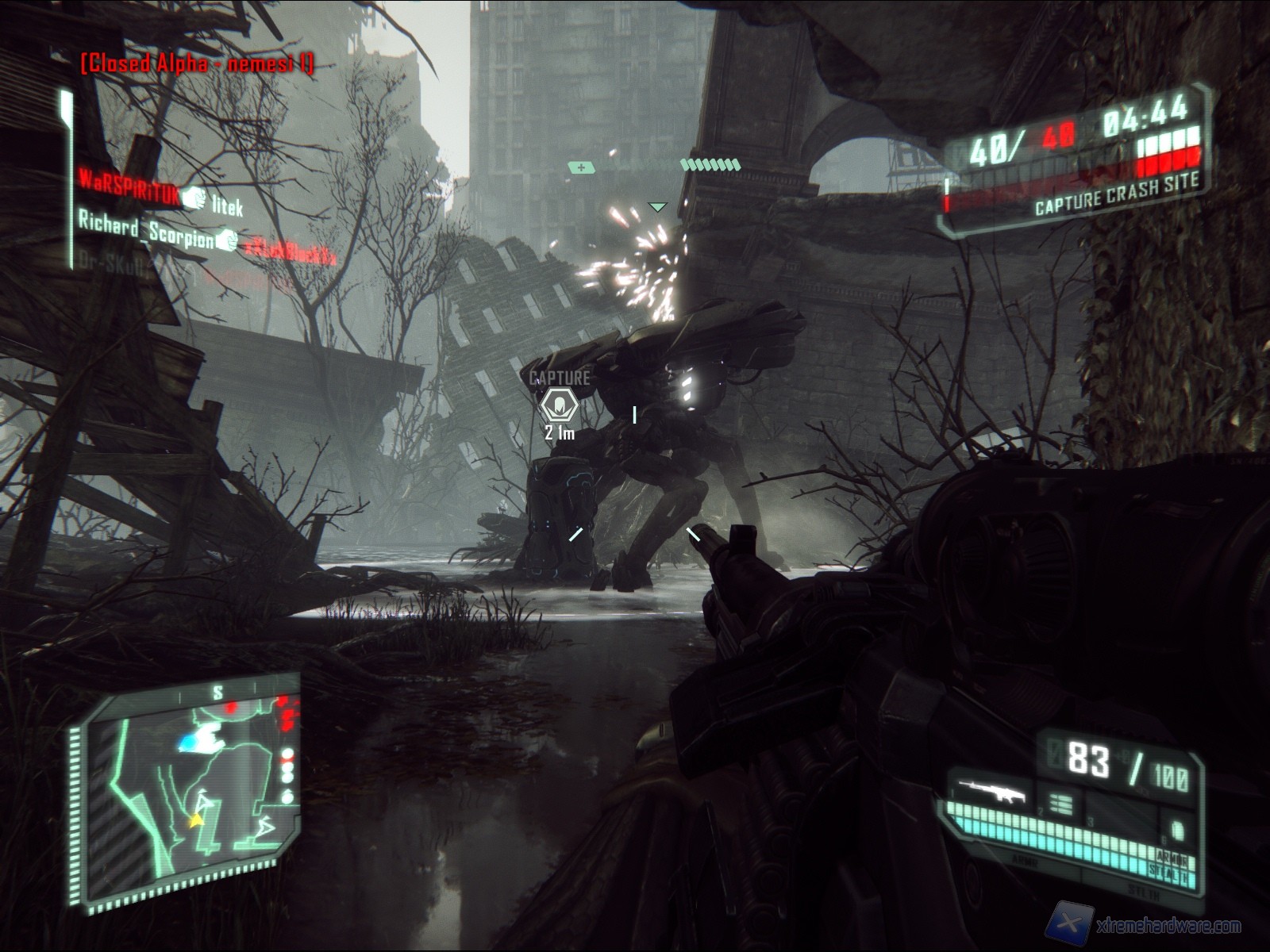The height and width of the screenshot is (952, 1270).
Task: Click the Closed Alpha nemesi label
Action: click(197, 63)
